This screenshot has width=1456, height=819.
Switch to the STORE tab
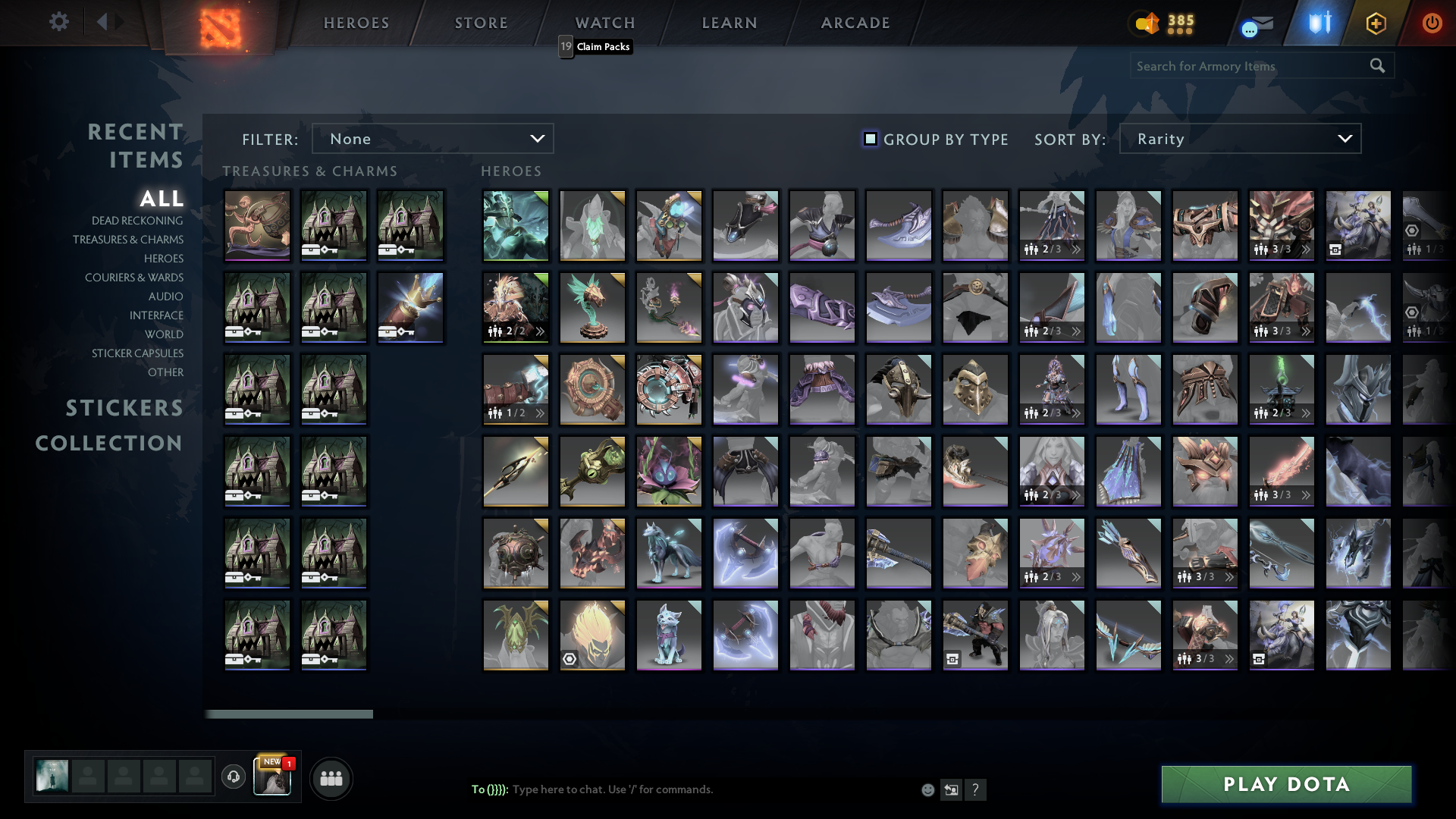[x=481, y=23]
